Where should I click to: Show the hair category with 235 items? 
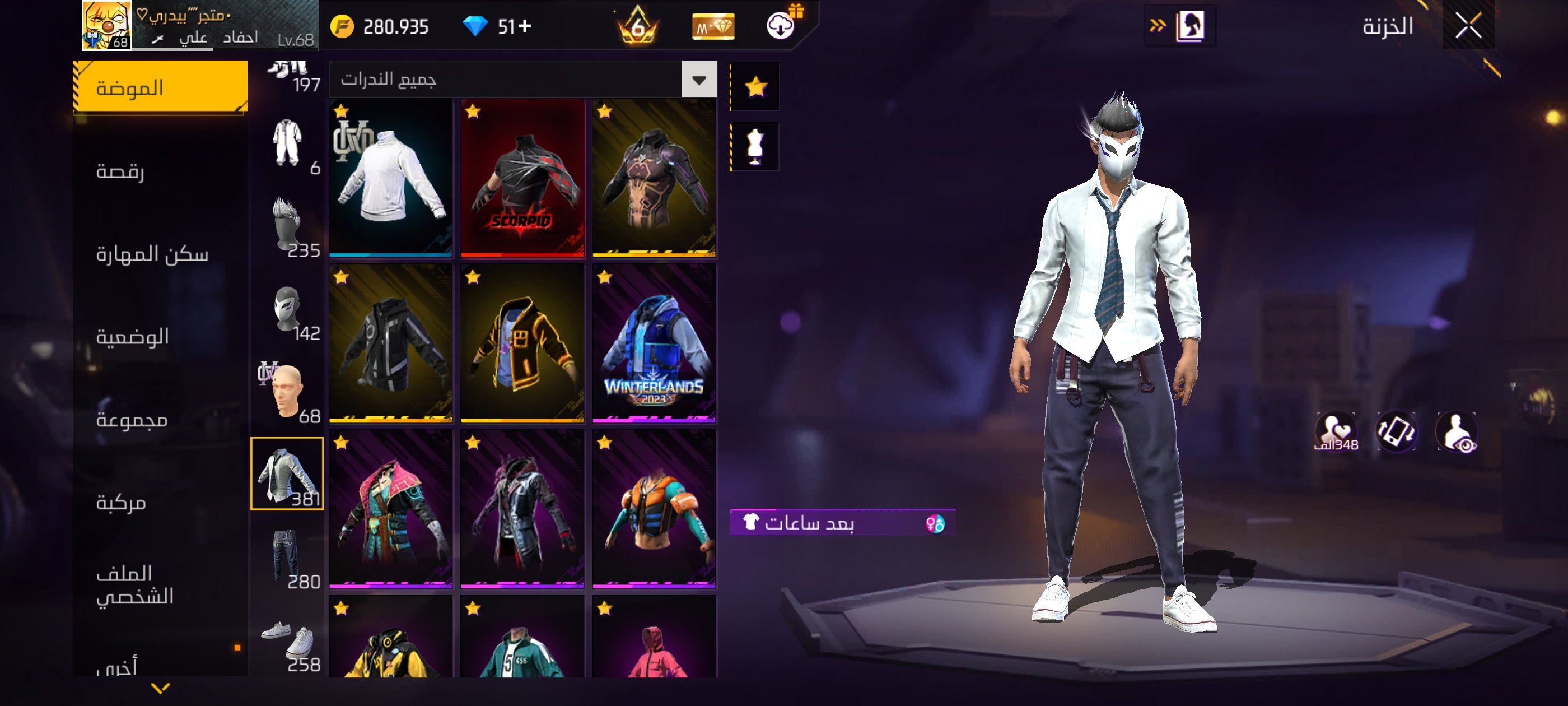coord(287,226)
